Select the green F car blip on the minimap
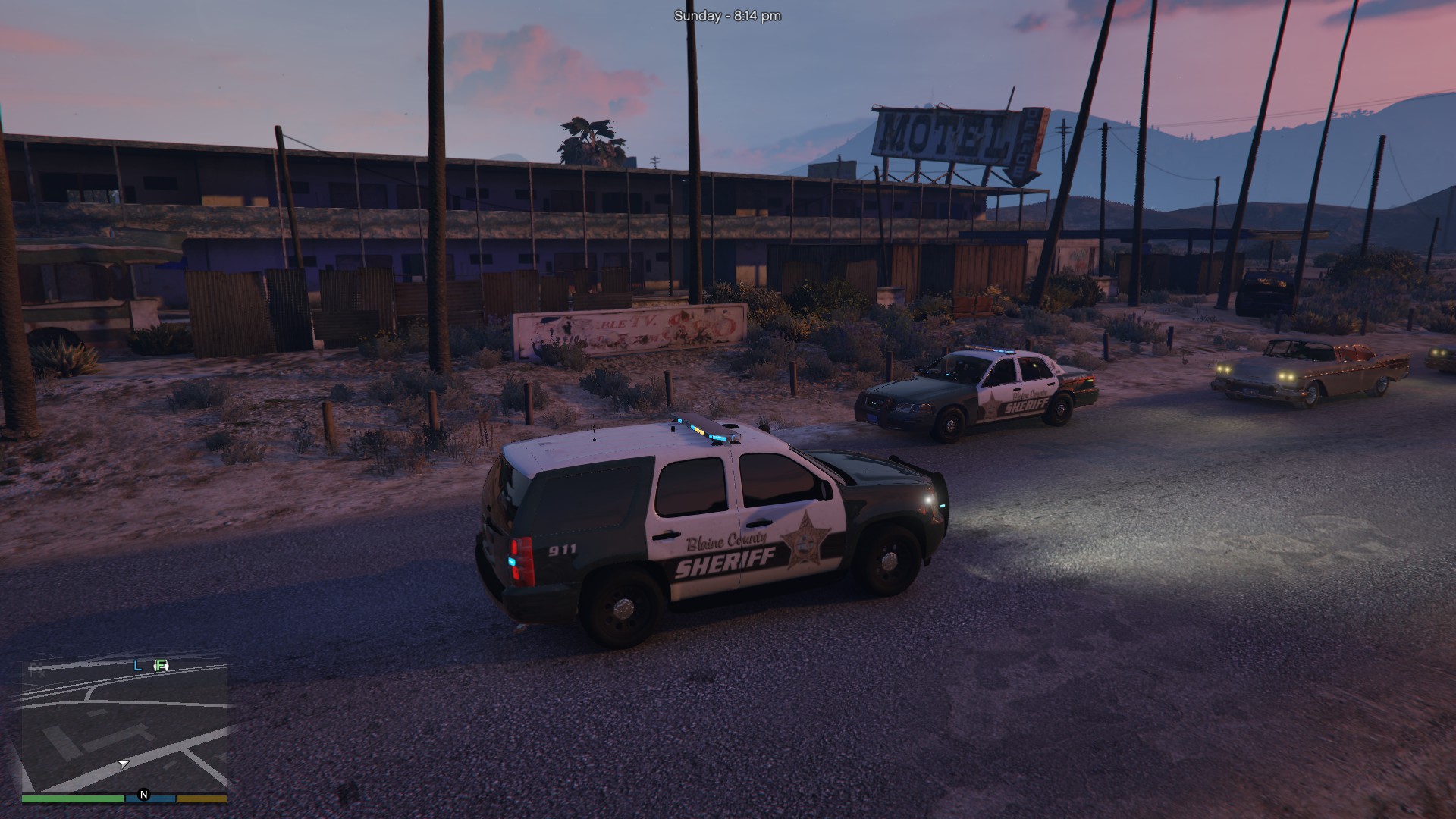The image size is (1456, 819). coord(161,666)
